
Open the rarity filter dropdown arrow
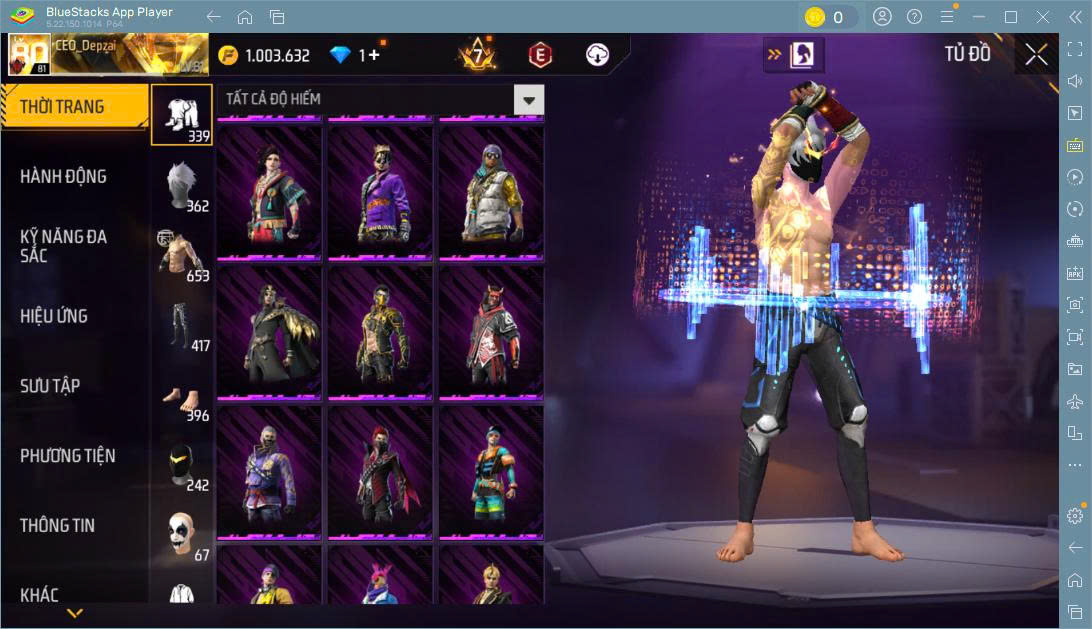point(529,99)
